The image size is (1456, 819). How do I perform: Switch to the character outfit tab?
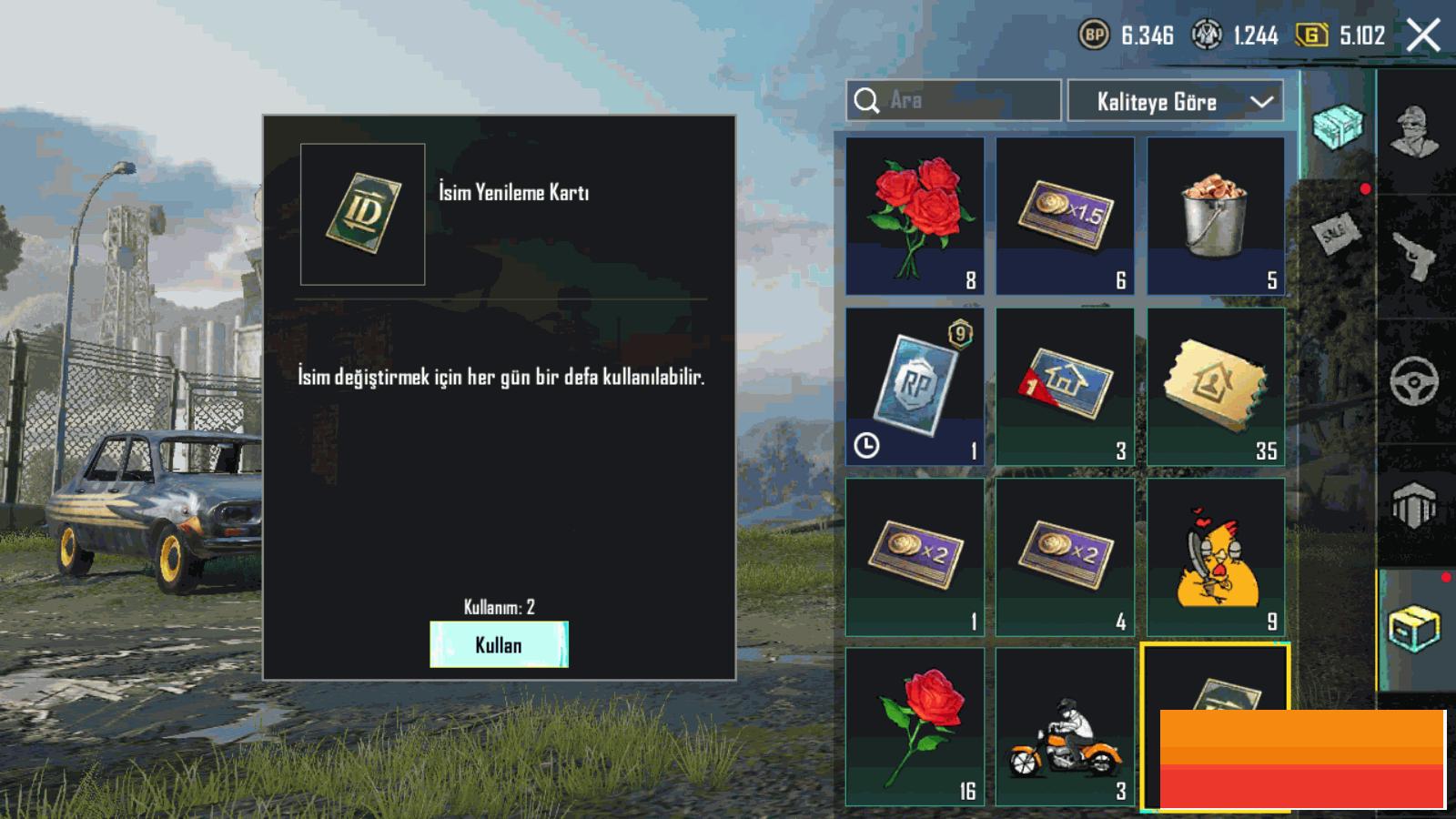tap(1415, 132)
